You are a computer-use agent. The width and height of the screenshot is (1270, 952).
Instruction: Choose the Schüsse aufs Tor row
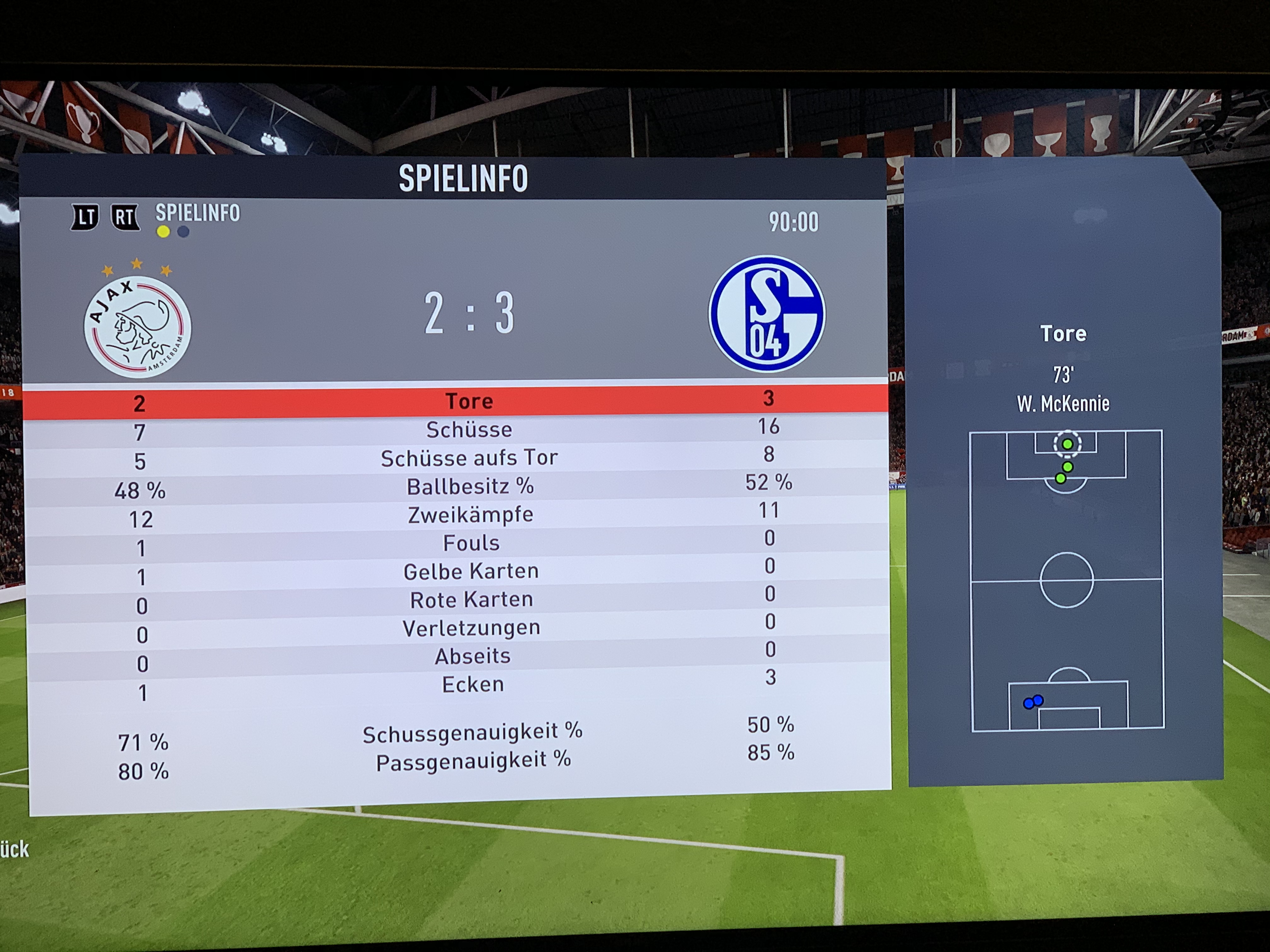tap(469, 458)
